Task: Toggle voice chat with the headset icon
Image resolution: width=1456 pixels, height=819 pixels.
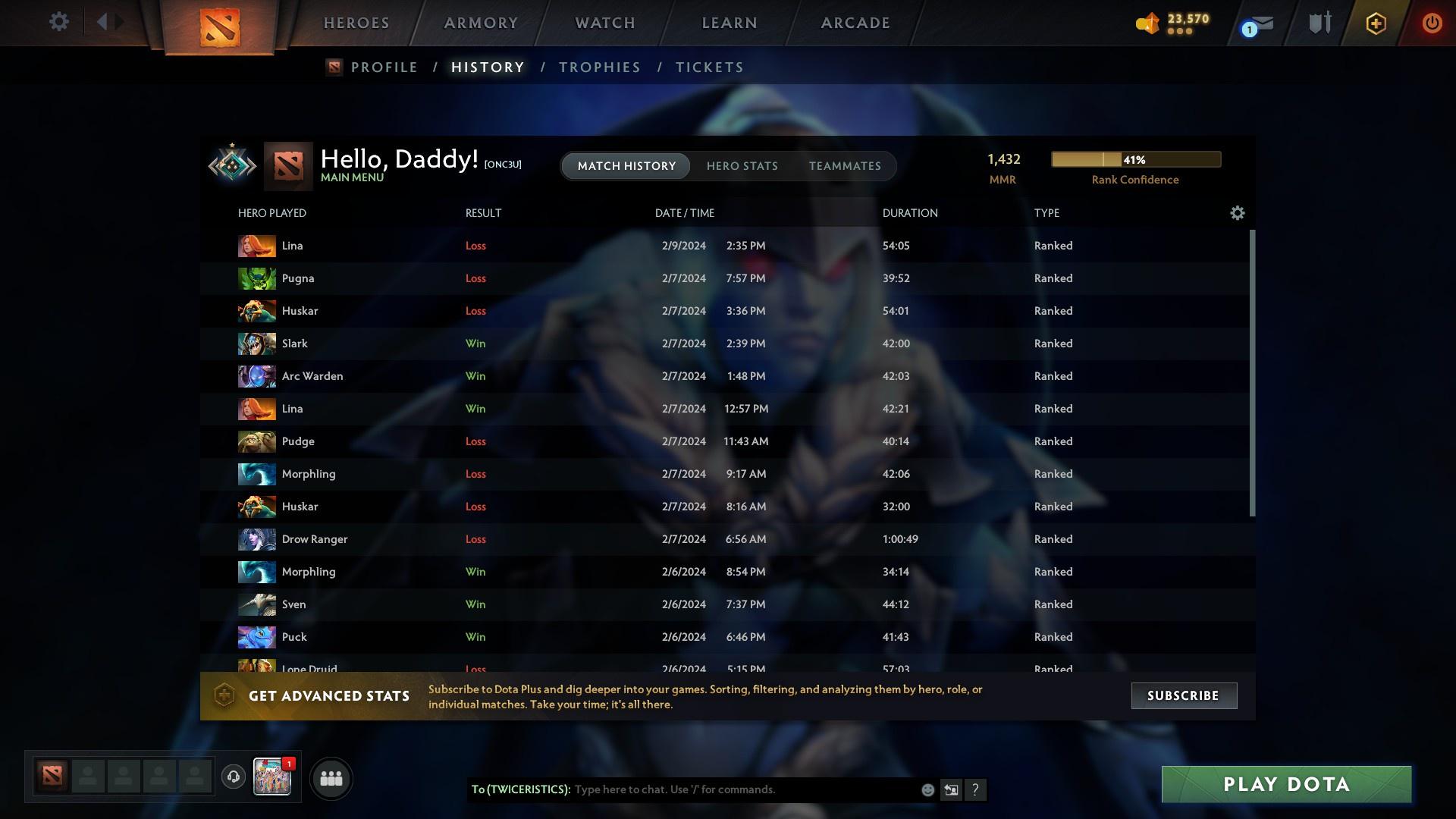Action: pyautogui.click(x=233, y=778)
